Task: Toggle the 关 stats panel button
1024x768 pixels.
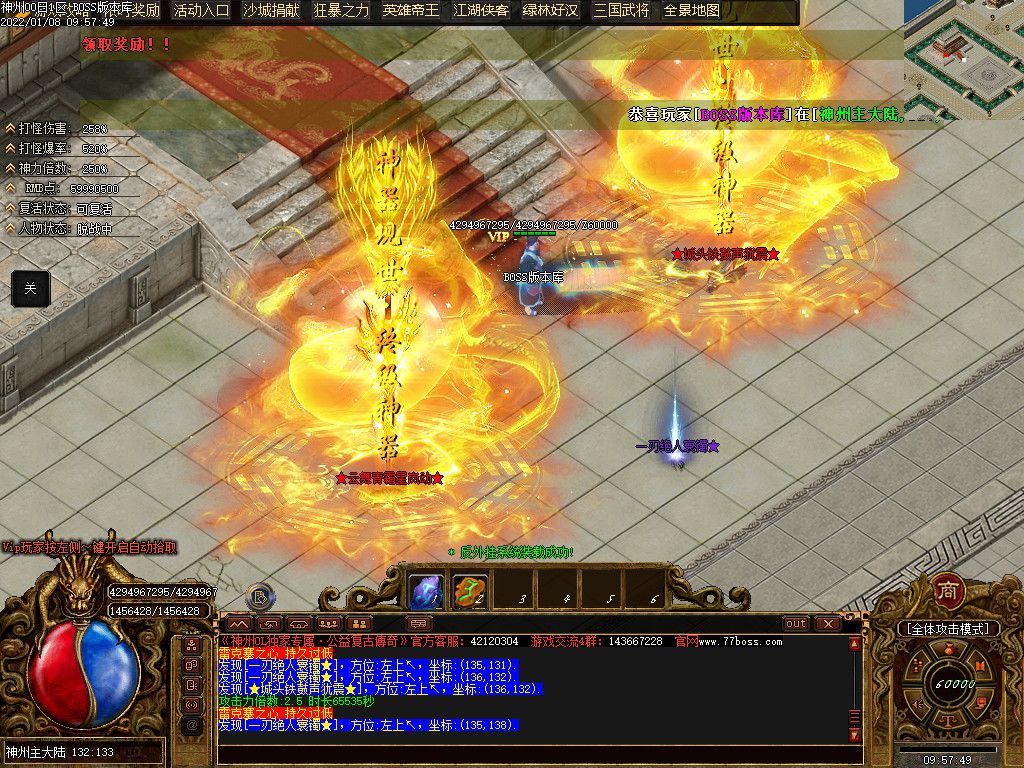Action: point(30,288)
